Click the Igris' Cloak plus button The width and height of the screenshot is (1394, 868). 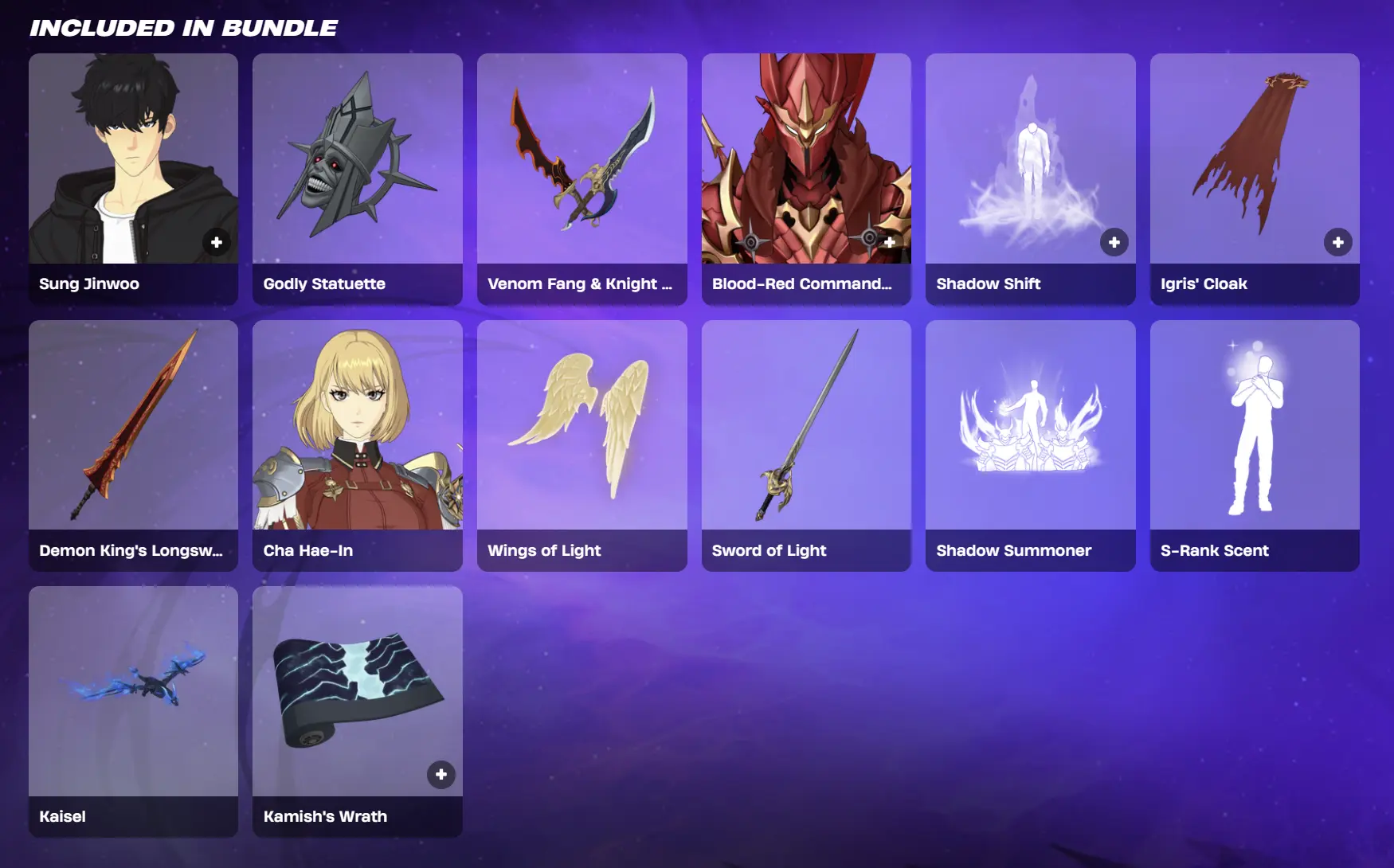coord(1338,241)
